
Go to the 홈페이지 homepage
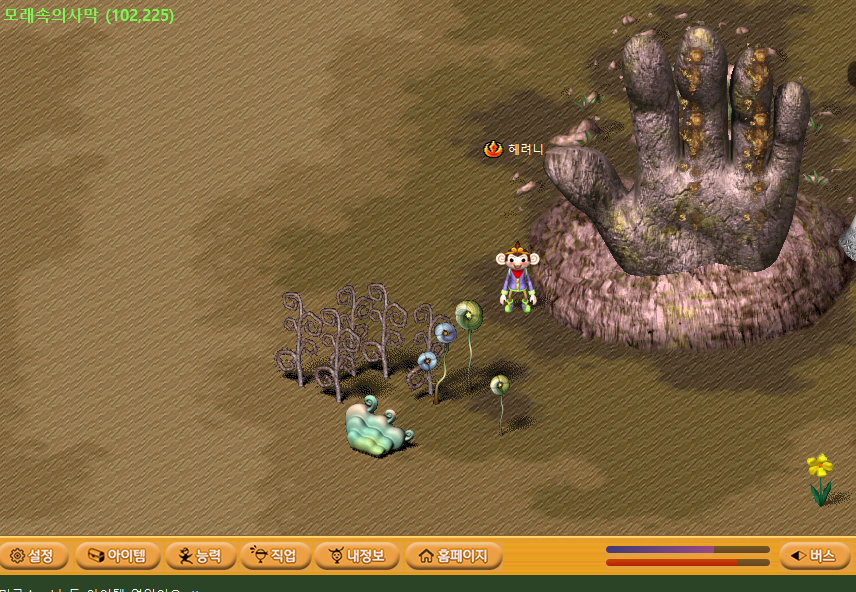coord(452,556)
